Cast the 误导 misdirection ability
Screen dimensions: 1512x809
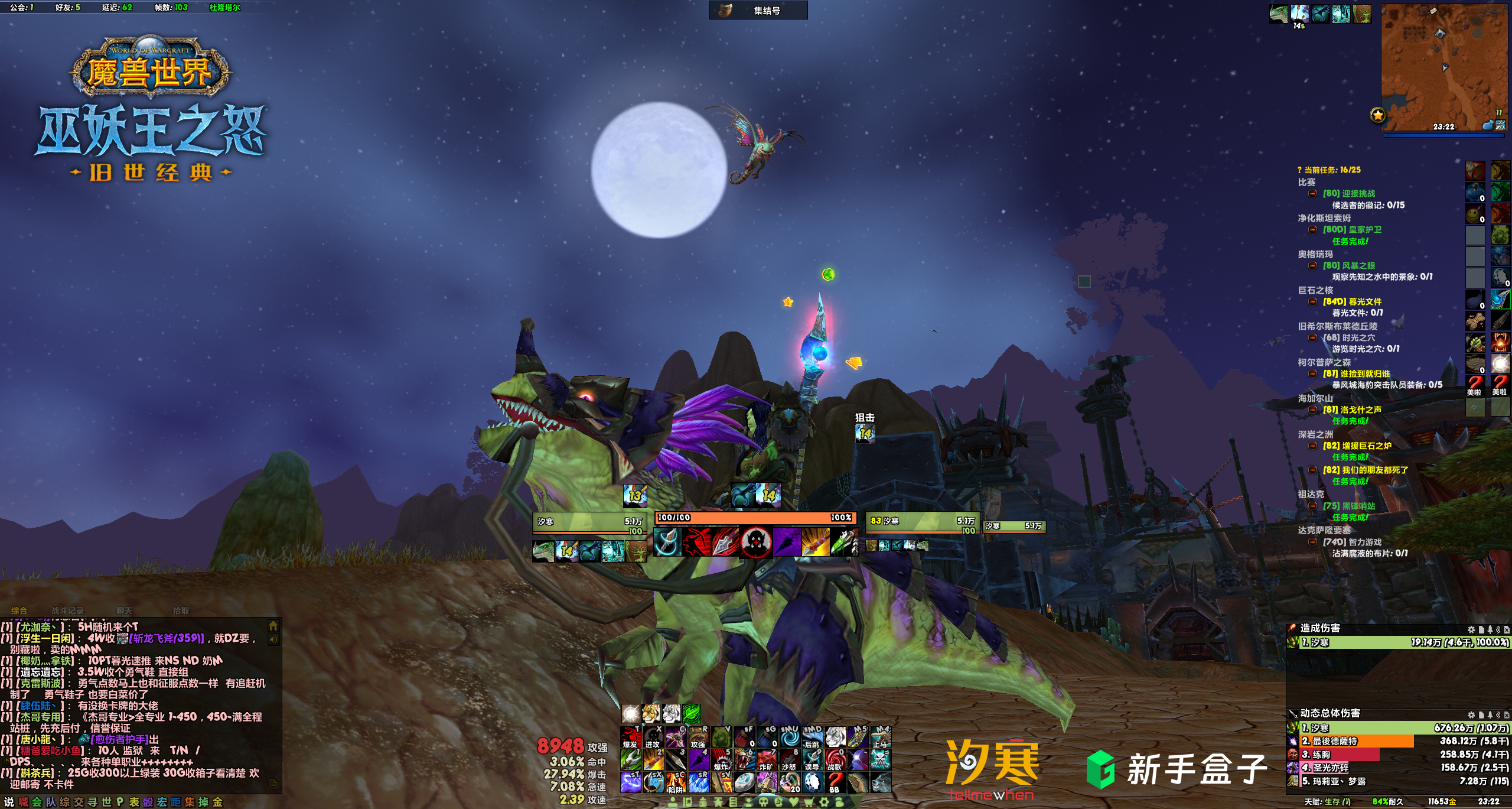[x=812, y=760]
